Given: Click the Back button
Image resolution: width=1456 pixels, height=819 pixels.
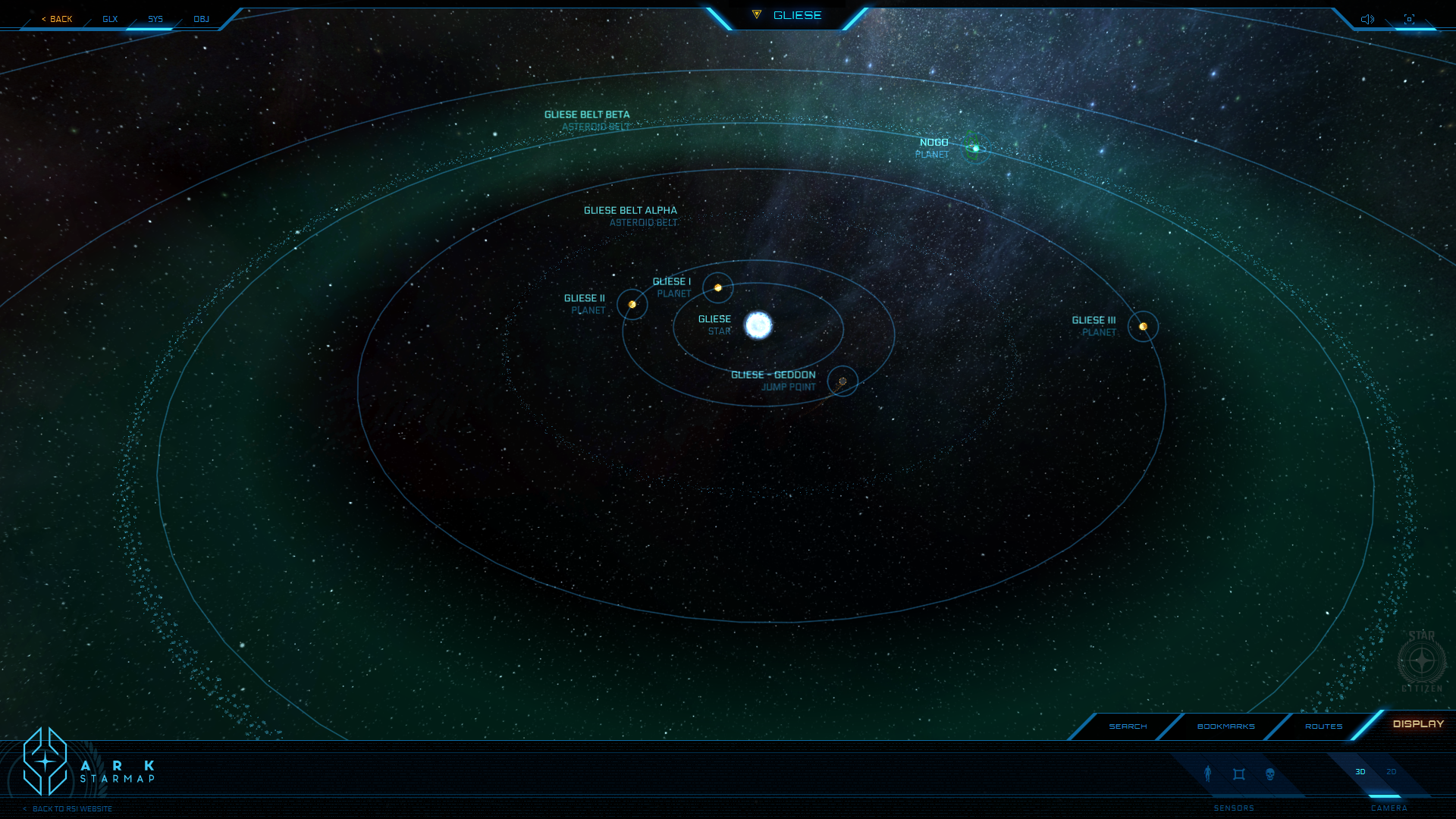Looking at the screenshot, I should (x=58, y=19).
